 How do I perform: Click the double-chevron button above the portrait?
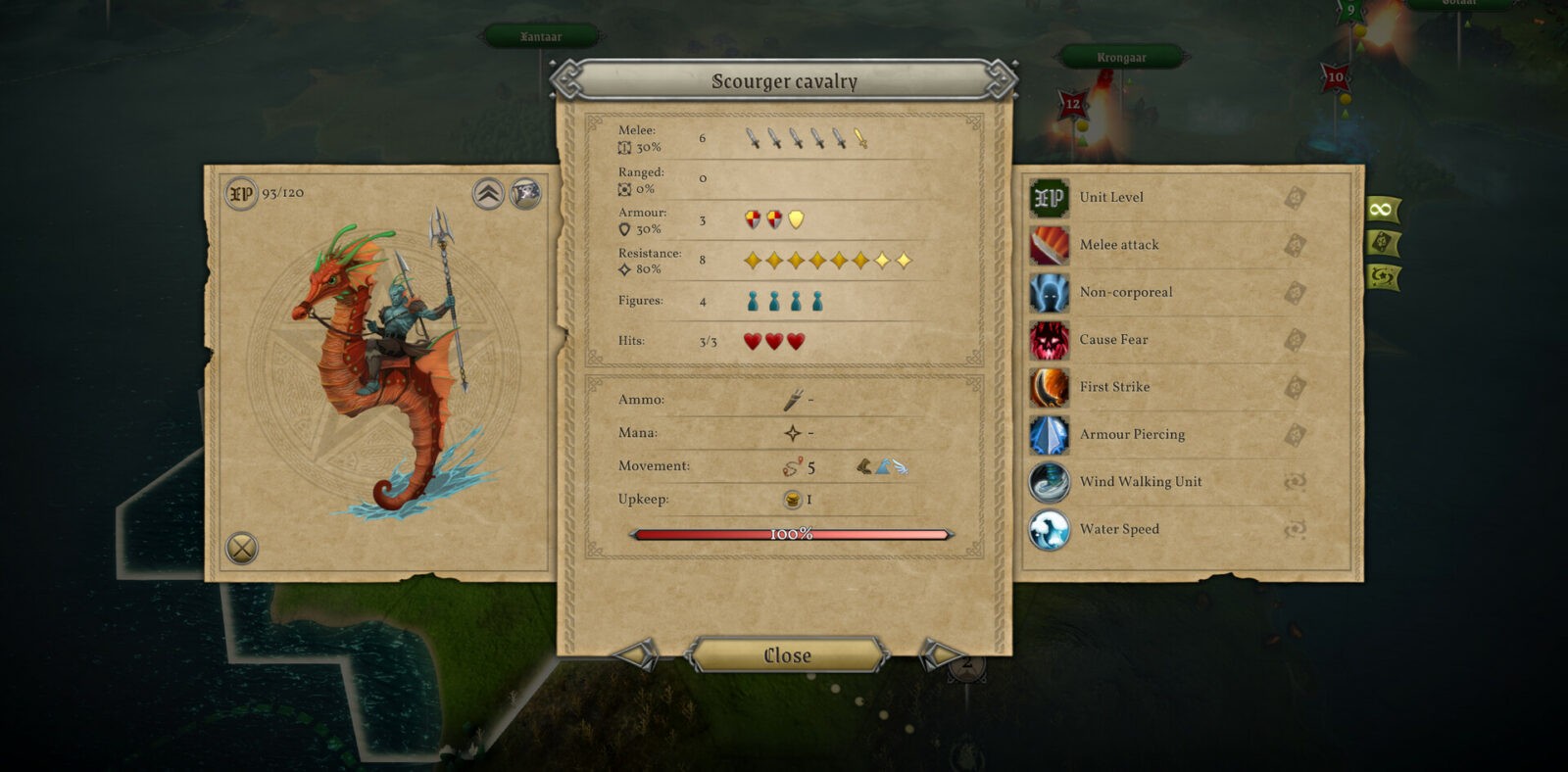(x=488, y=193)
